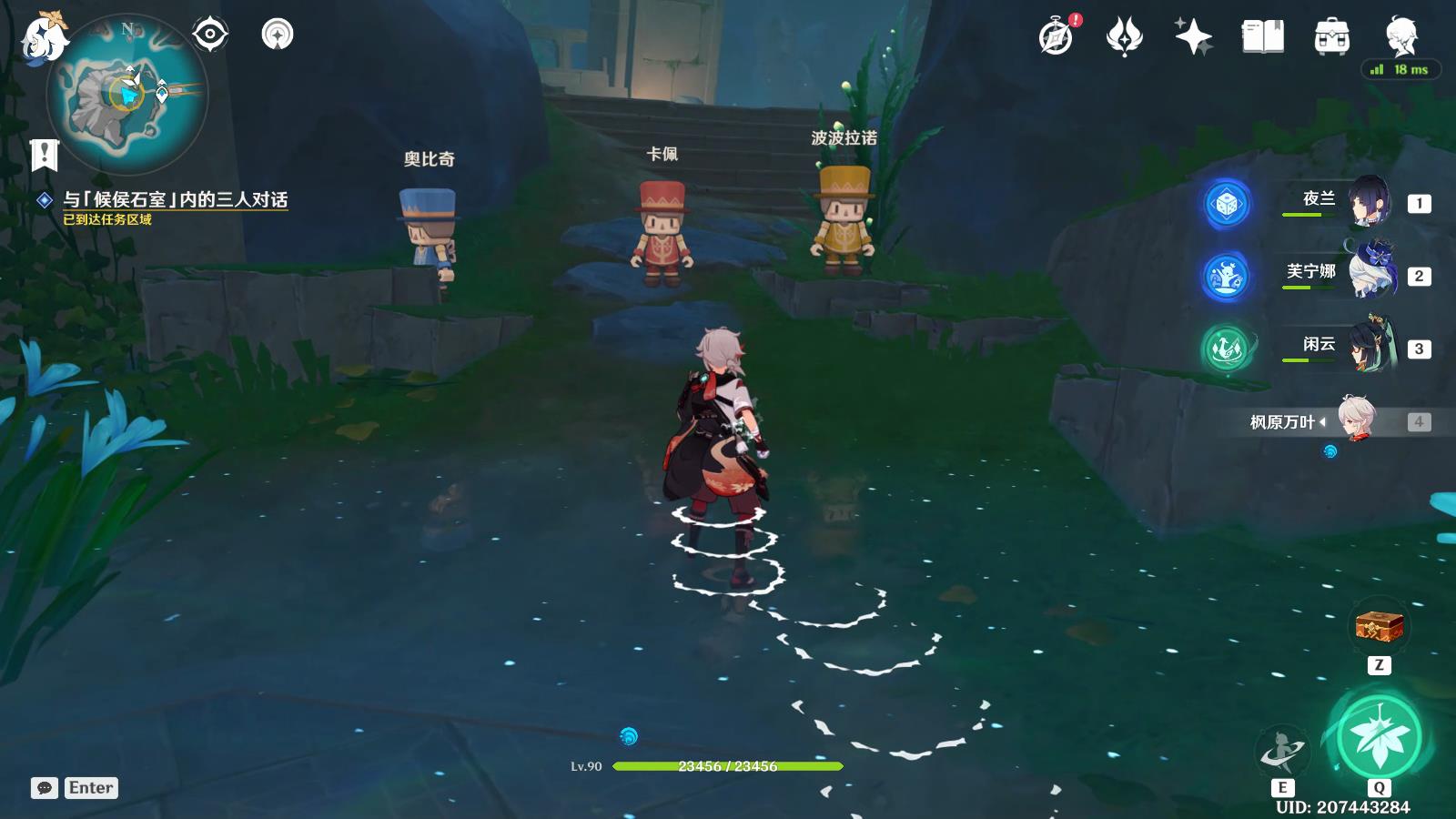Viewport: 1456px width, 819px height.
Task: Open the battle pass emblem icon
Action: (1124, 37)
